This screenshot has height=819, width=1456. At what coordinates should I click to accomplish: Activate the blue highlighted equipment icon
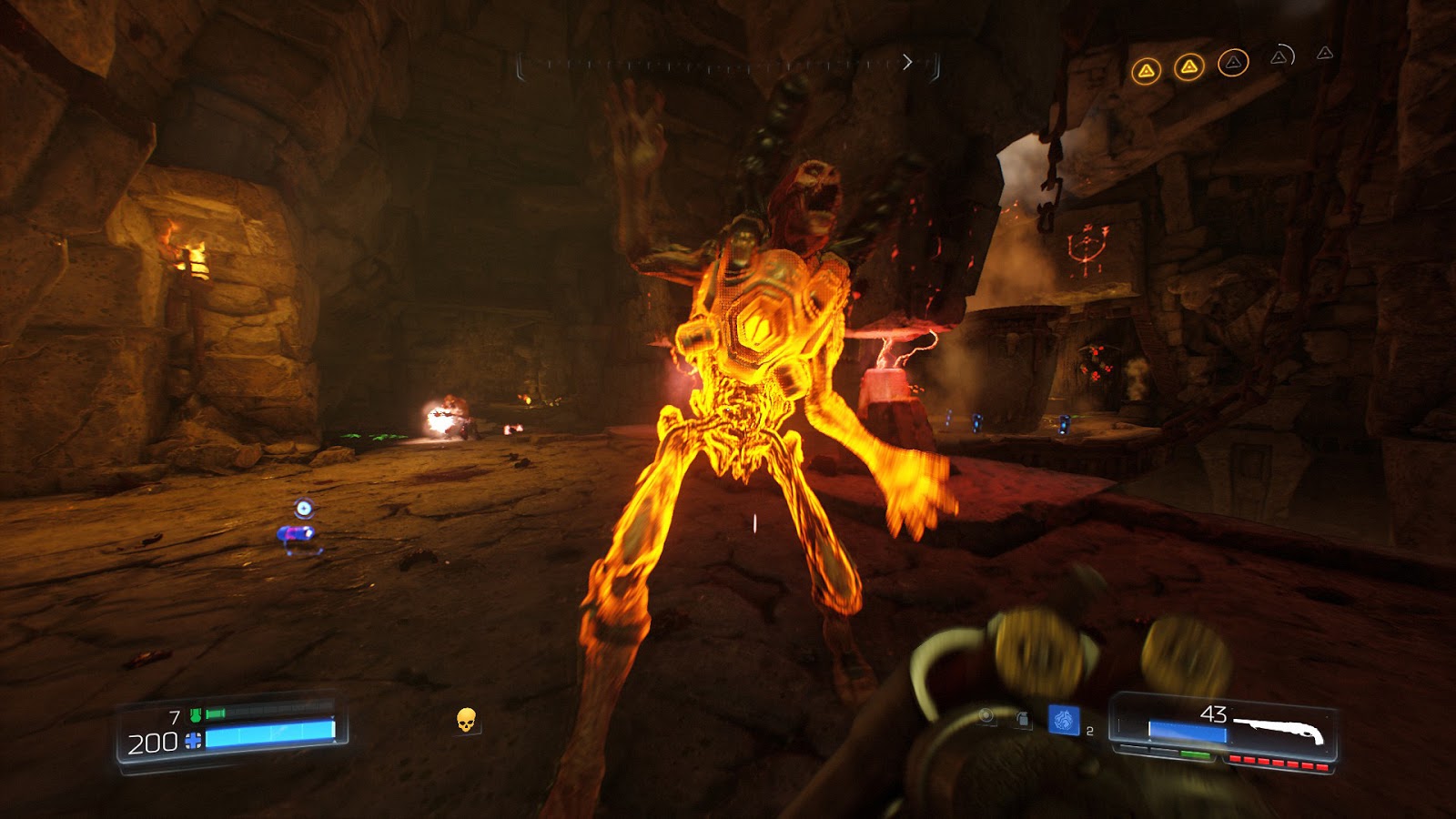(1063, 721)
